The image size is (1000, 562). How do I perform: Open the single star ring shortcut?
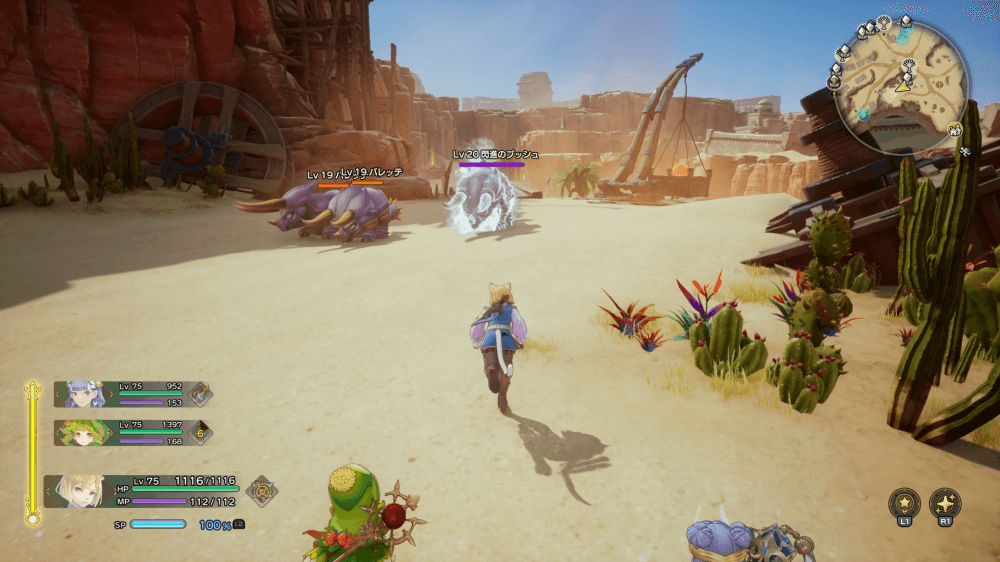(903, 503)
